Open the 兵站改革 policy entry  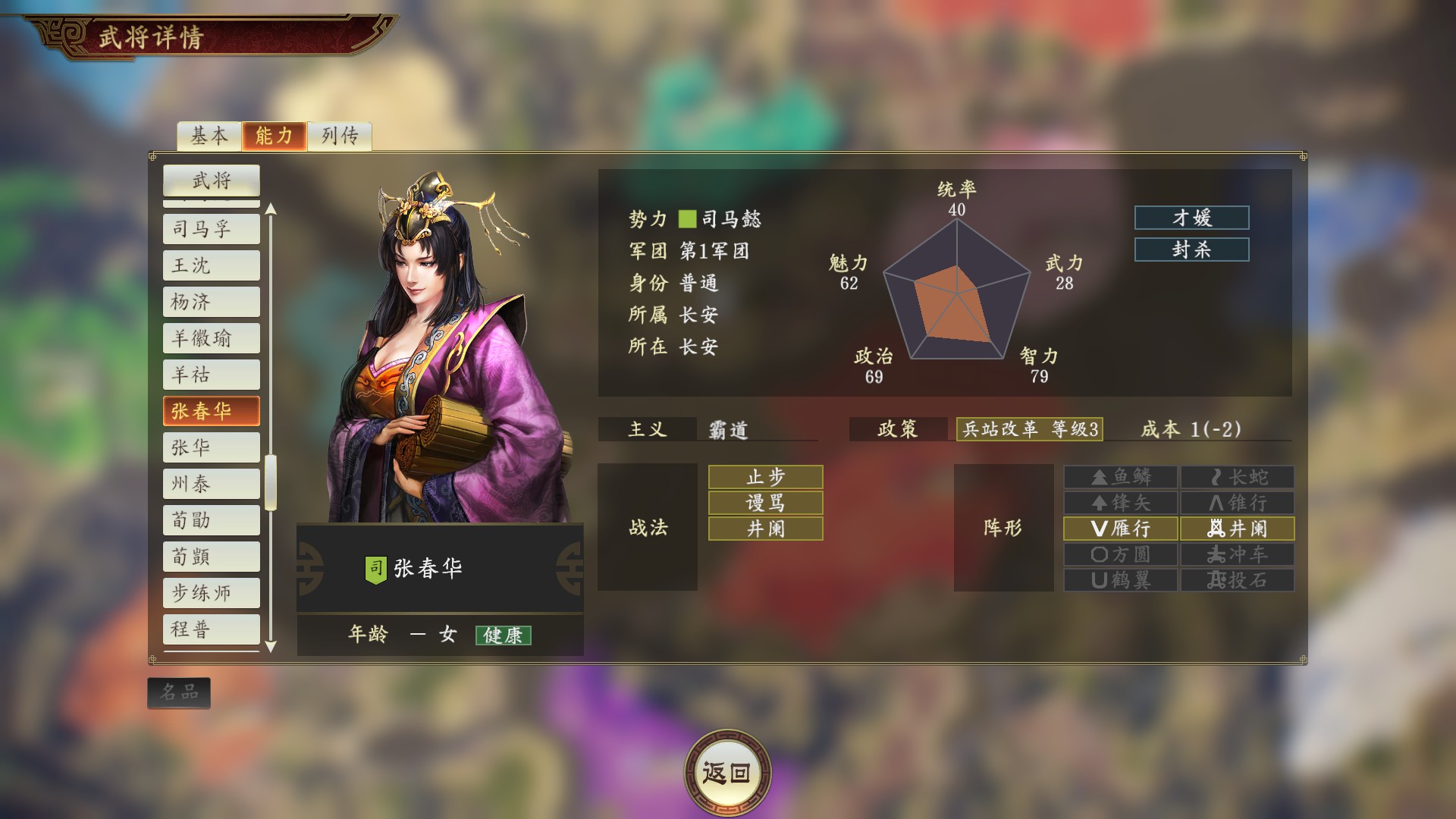click(1031, 429)
